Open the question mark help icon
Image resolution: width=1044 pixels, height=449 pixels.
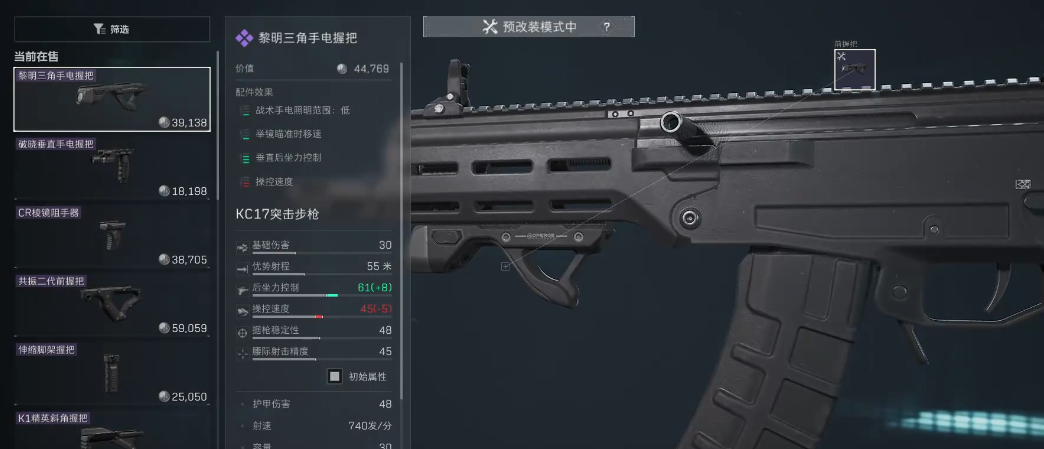pos(606,27)
